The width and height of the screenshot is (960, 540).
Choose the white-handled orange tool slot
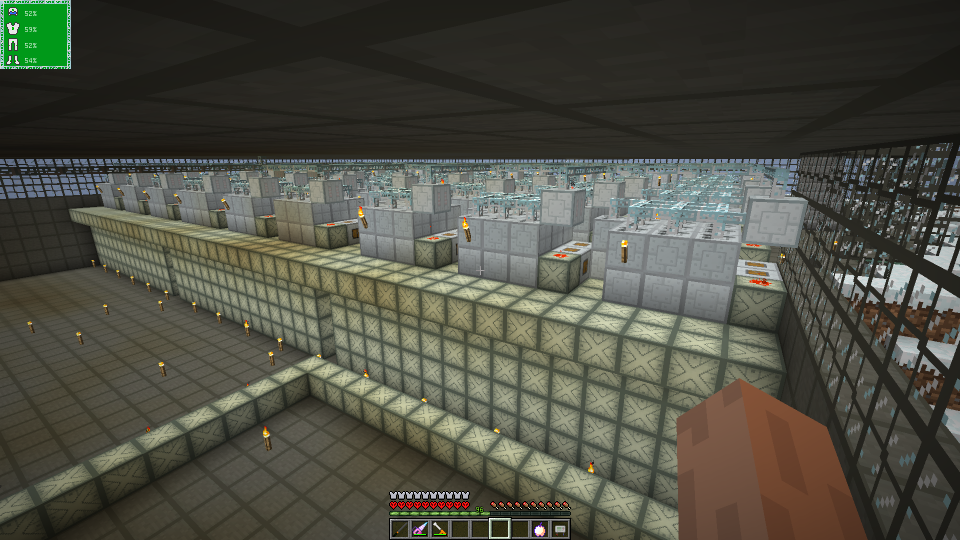[440, 529]
